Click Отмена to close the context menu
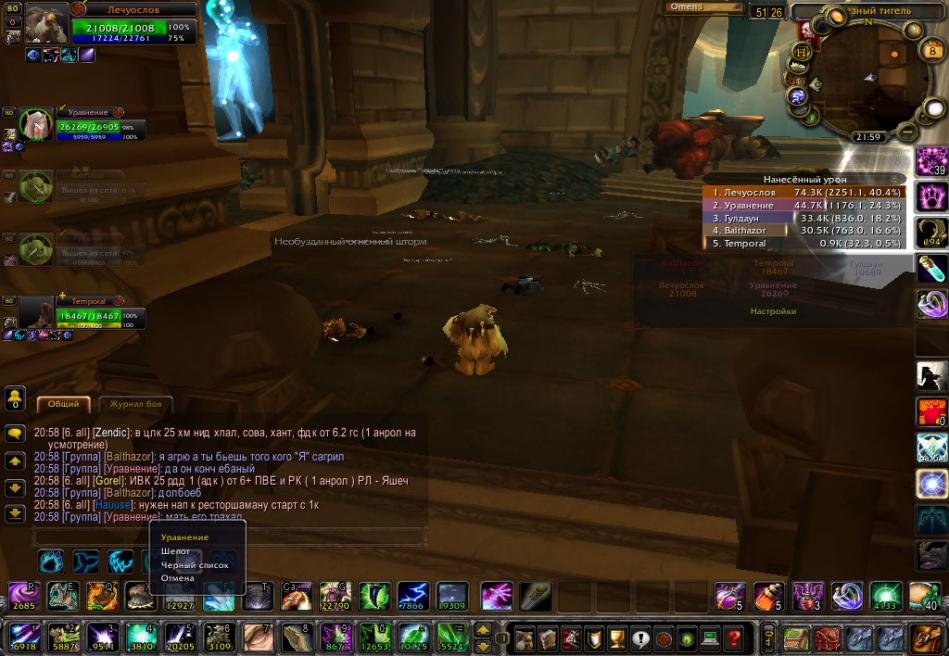 tap(177, 578)
